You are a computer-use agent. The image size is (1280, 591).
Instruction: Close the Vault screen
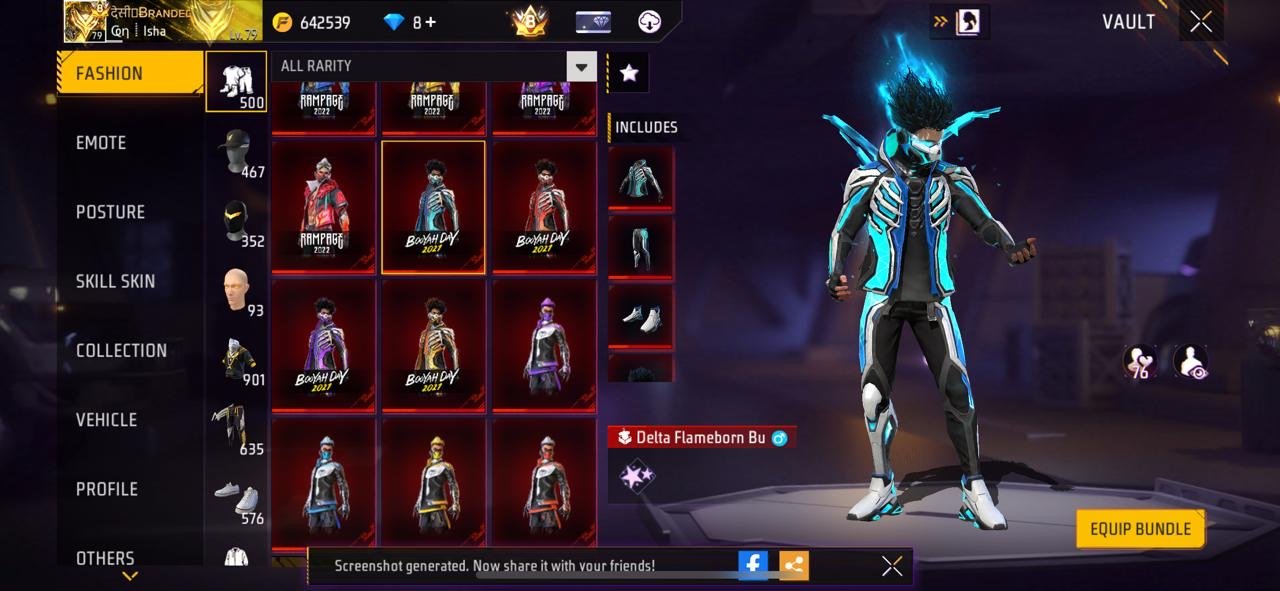[x=1201, y=22]
